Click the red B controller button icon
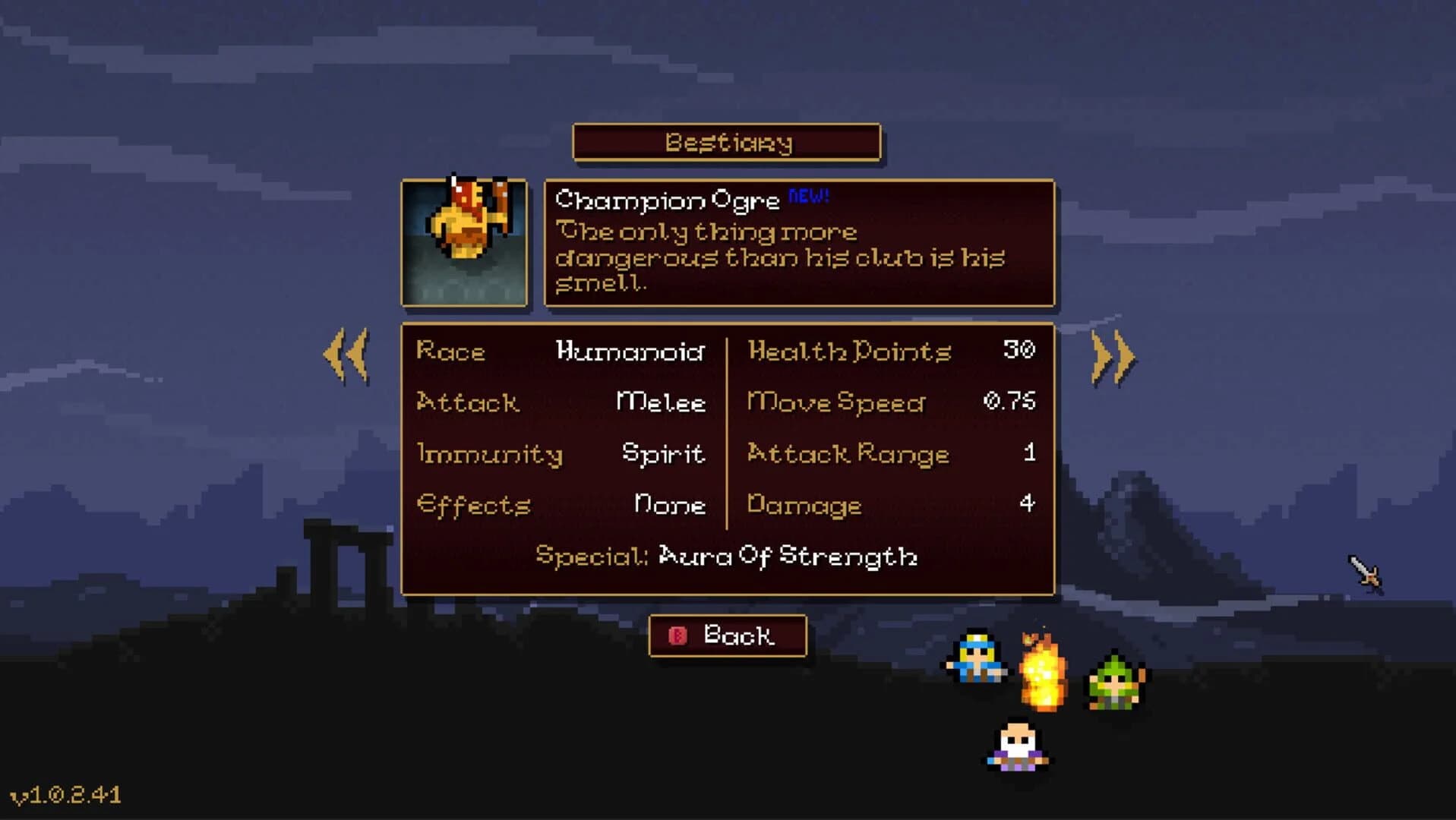 coord(678,636)
